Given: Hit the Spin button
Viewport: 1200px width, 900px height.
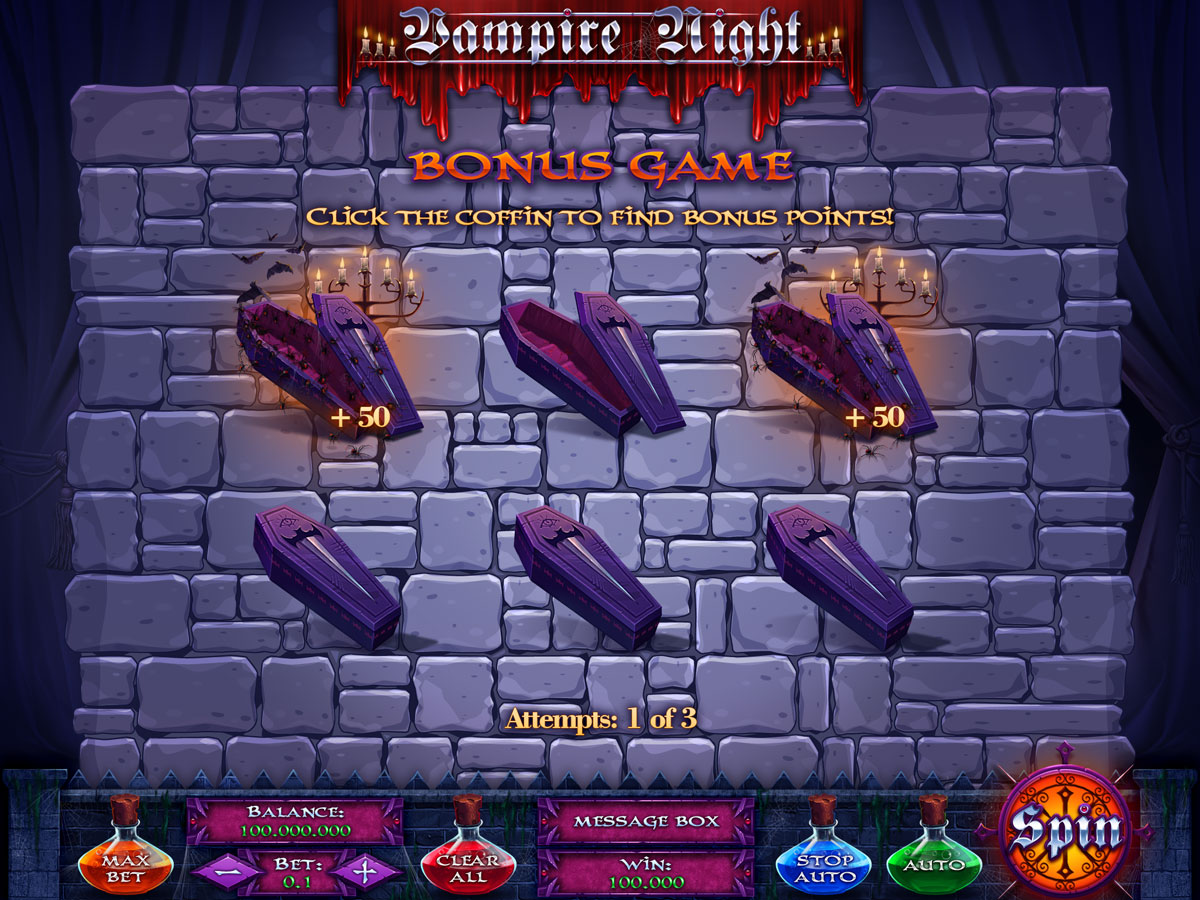Looking at the screenshot, I should (x=1064, y=829).
